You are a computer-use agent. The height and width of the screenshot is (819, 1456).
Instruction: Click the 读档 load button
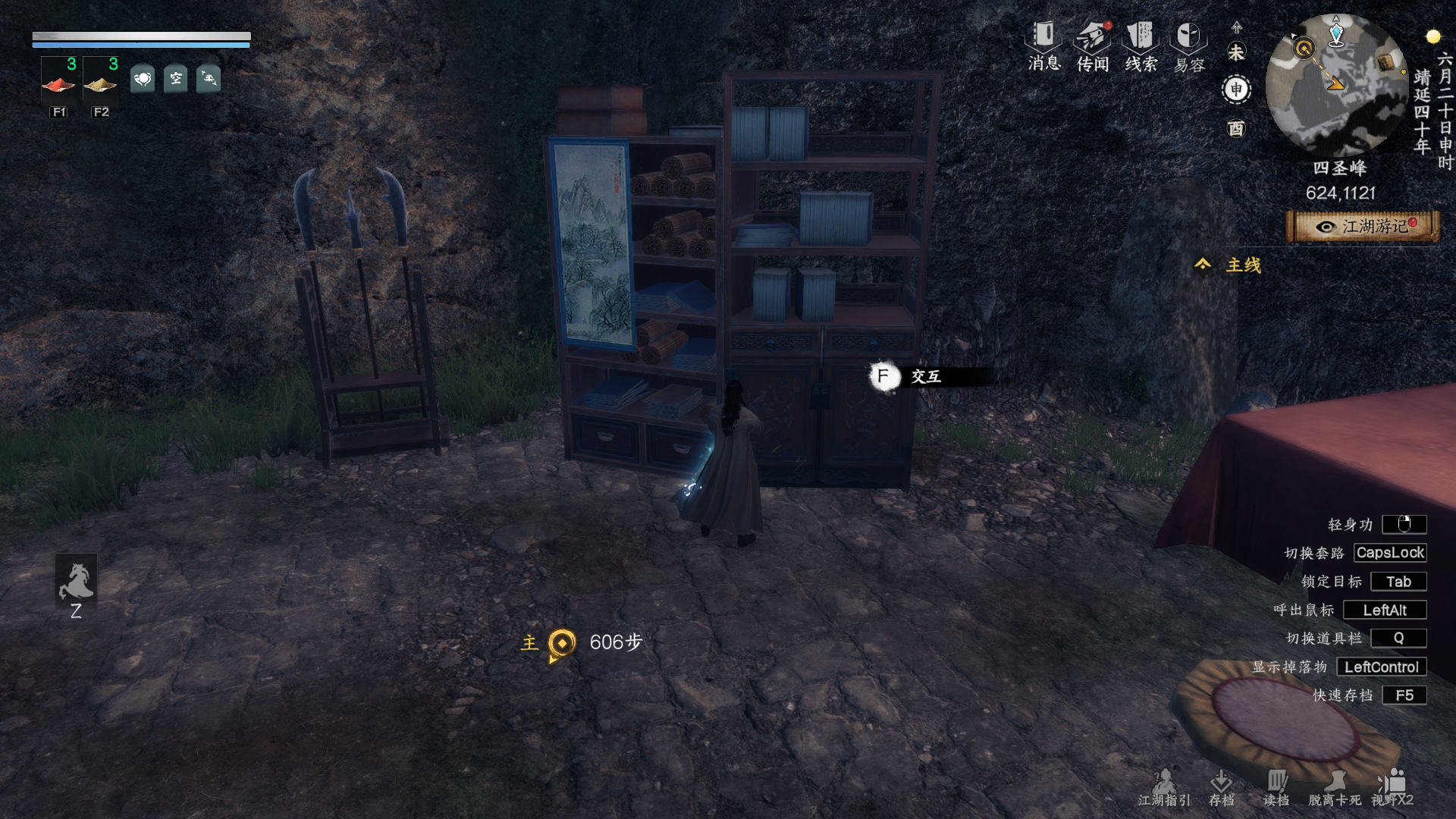1276,787
